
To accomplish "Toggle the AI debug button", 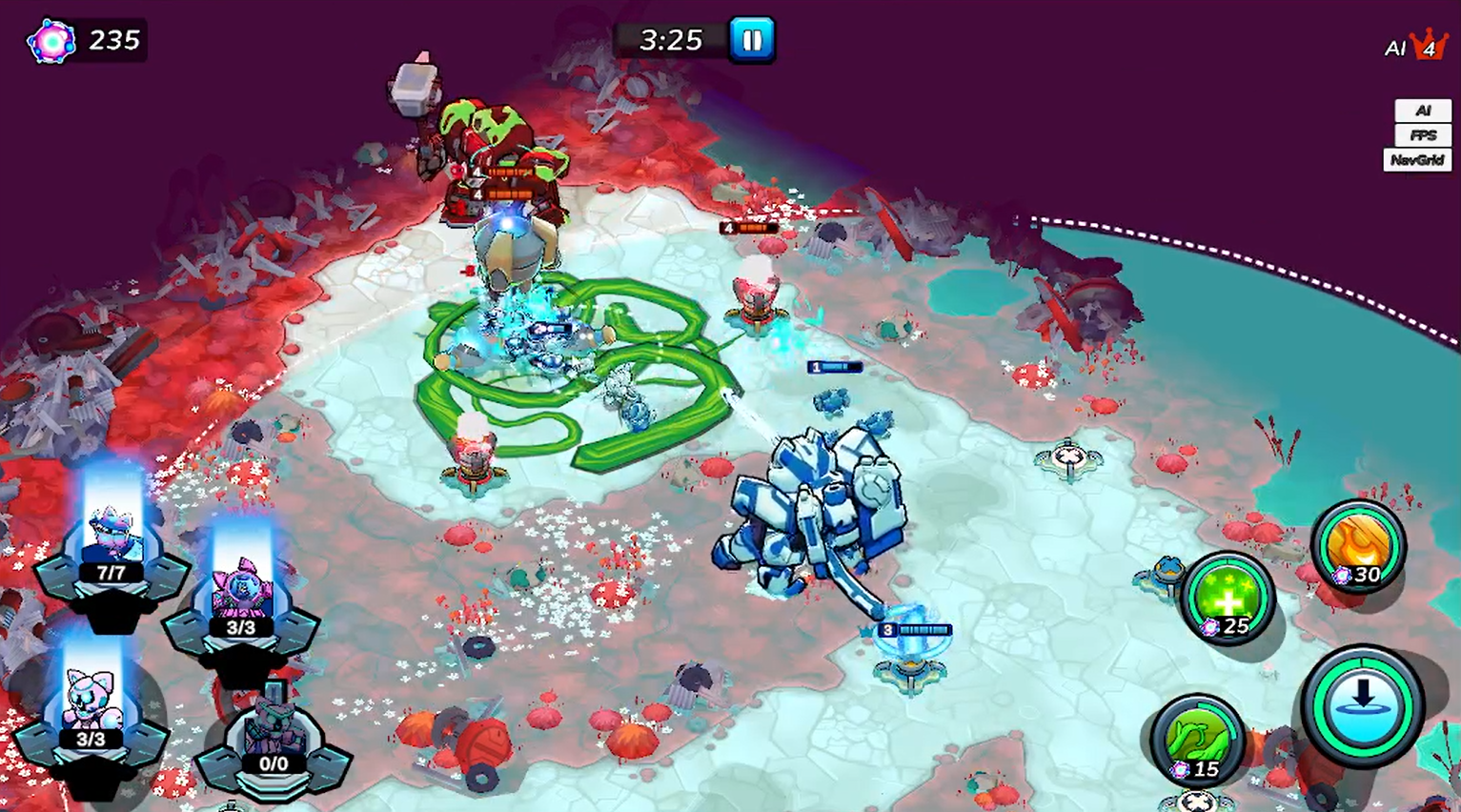I will [1422, 111].
